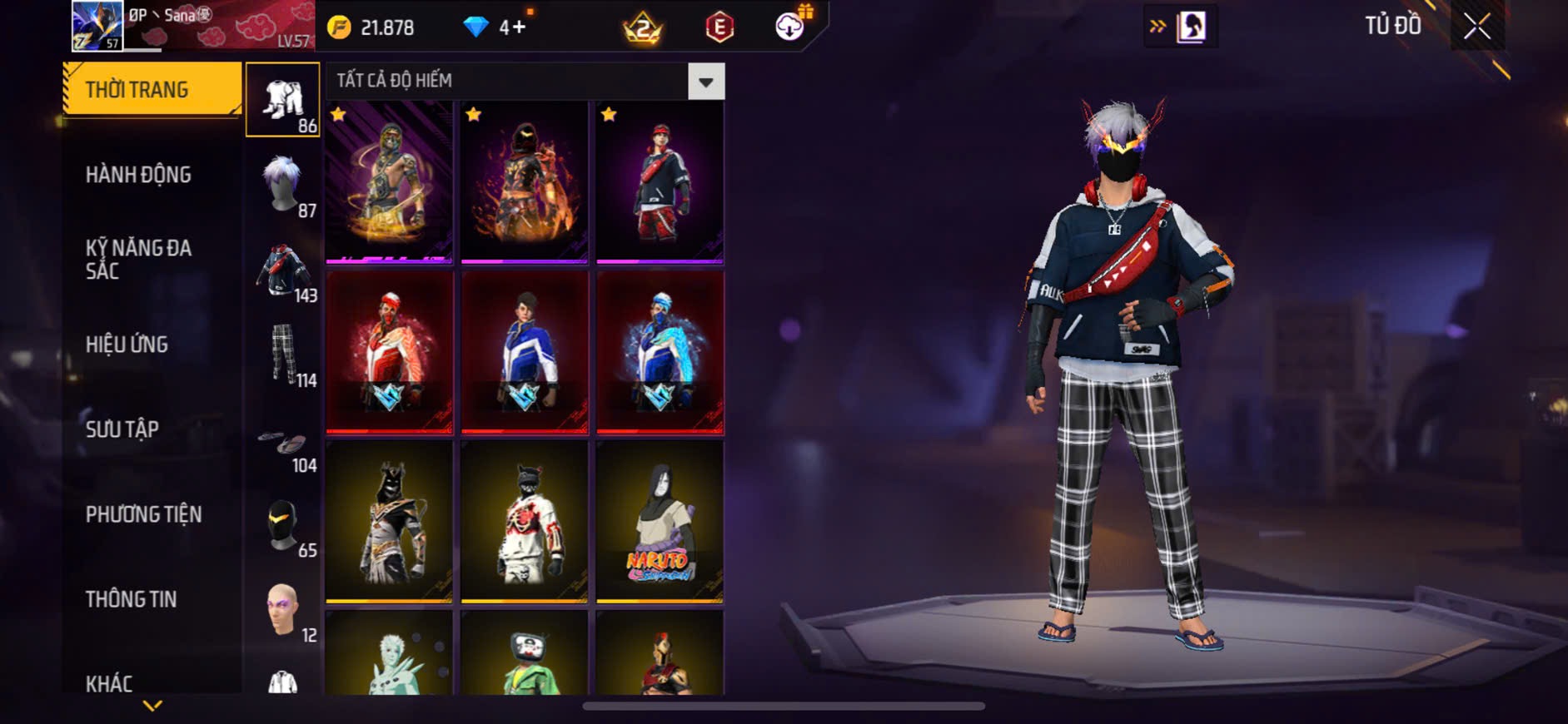Open the Sưu Tập tab
Screen dimensions: 1568x724
click(122, 429)
